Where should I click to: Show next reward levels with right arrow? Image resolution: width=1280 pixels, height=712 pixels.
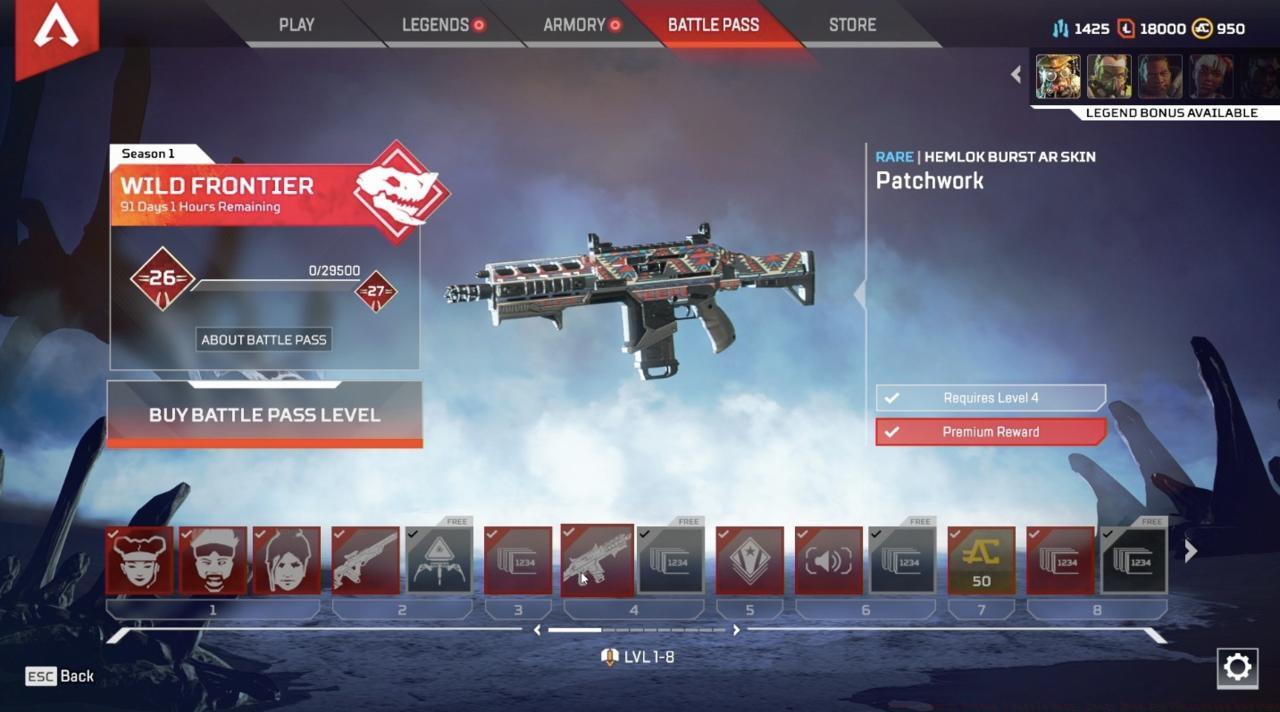tap(1190, 551)
